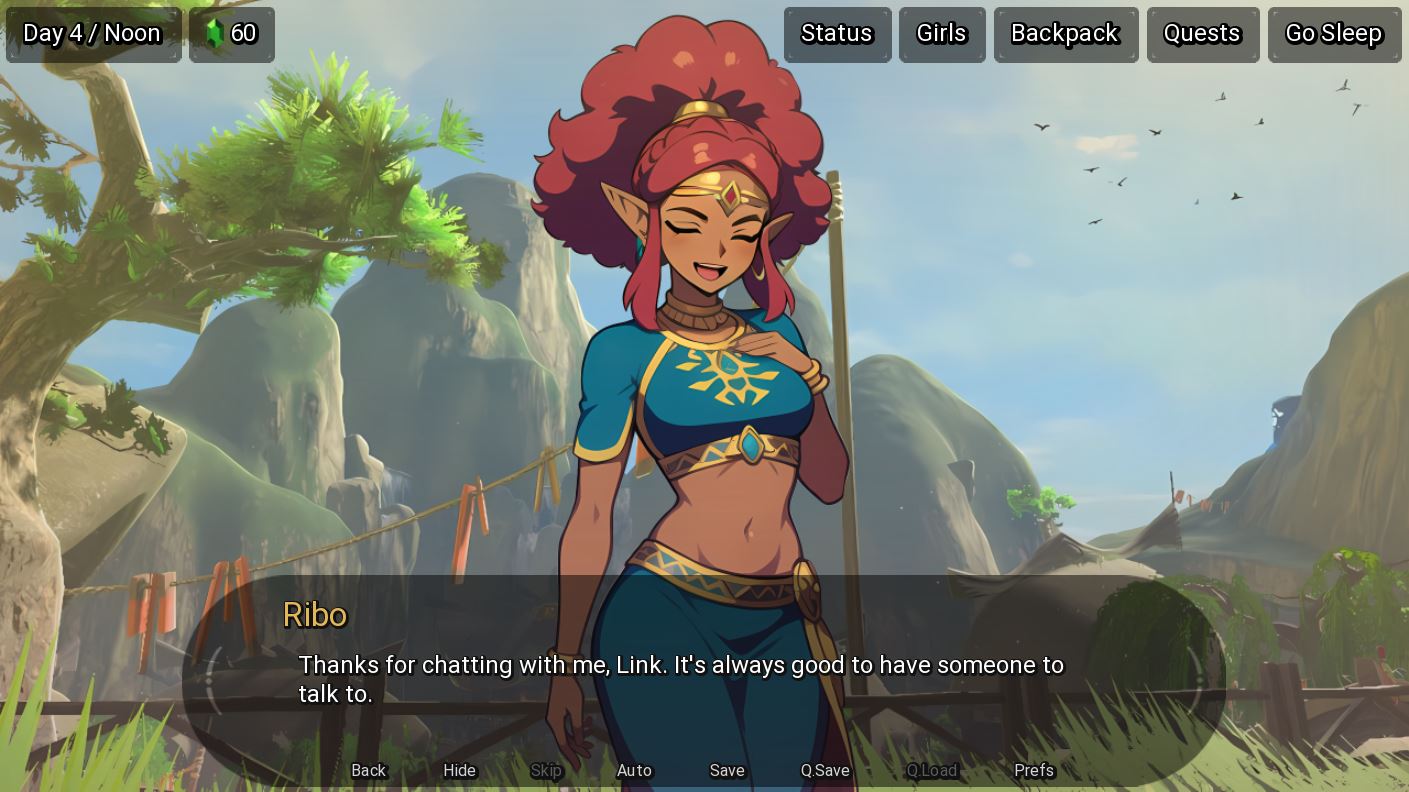The image size is (1409, 792).
Task: Skip through the dialogue
Action: coord(546,770)
